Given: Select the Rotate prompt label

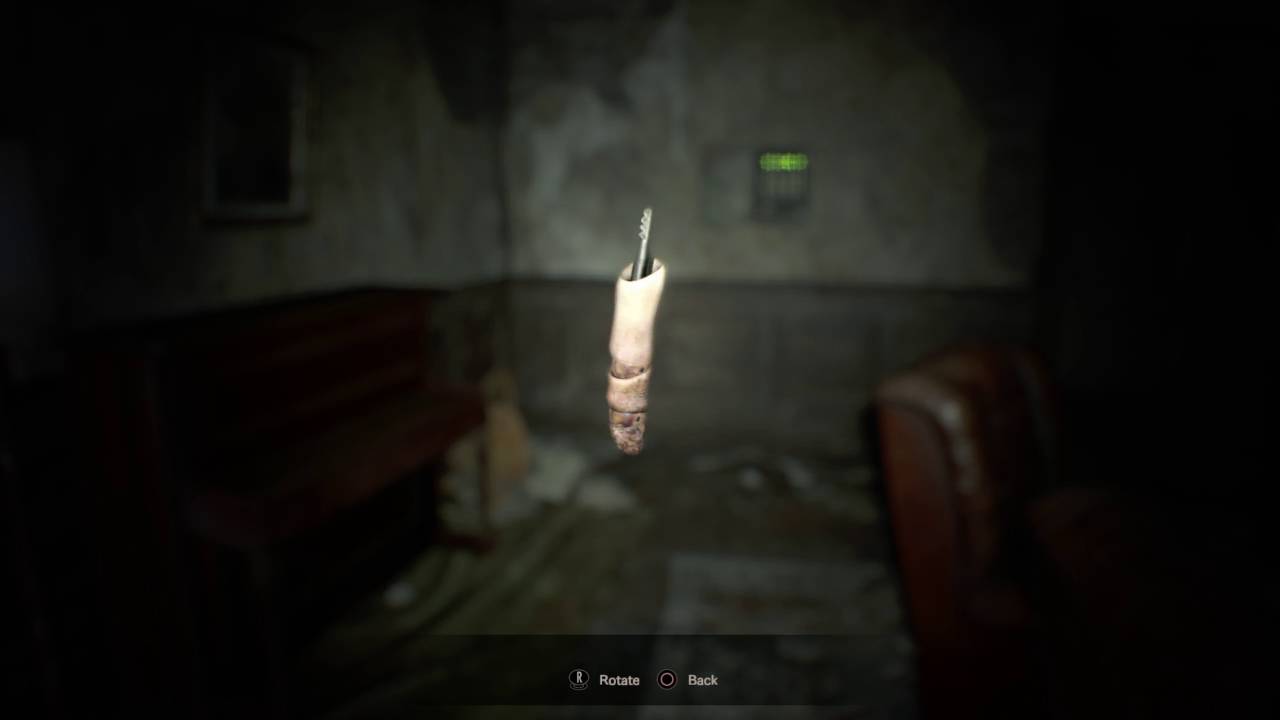Looking at the screenshot, I should pos(617,680).
